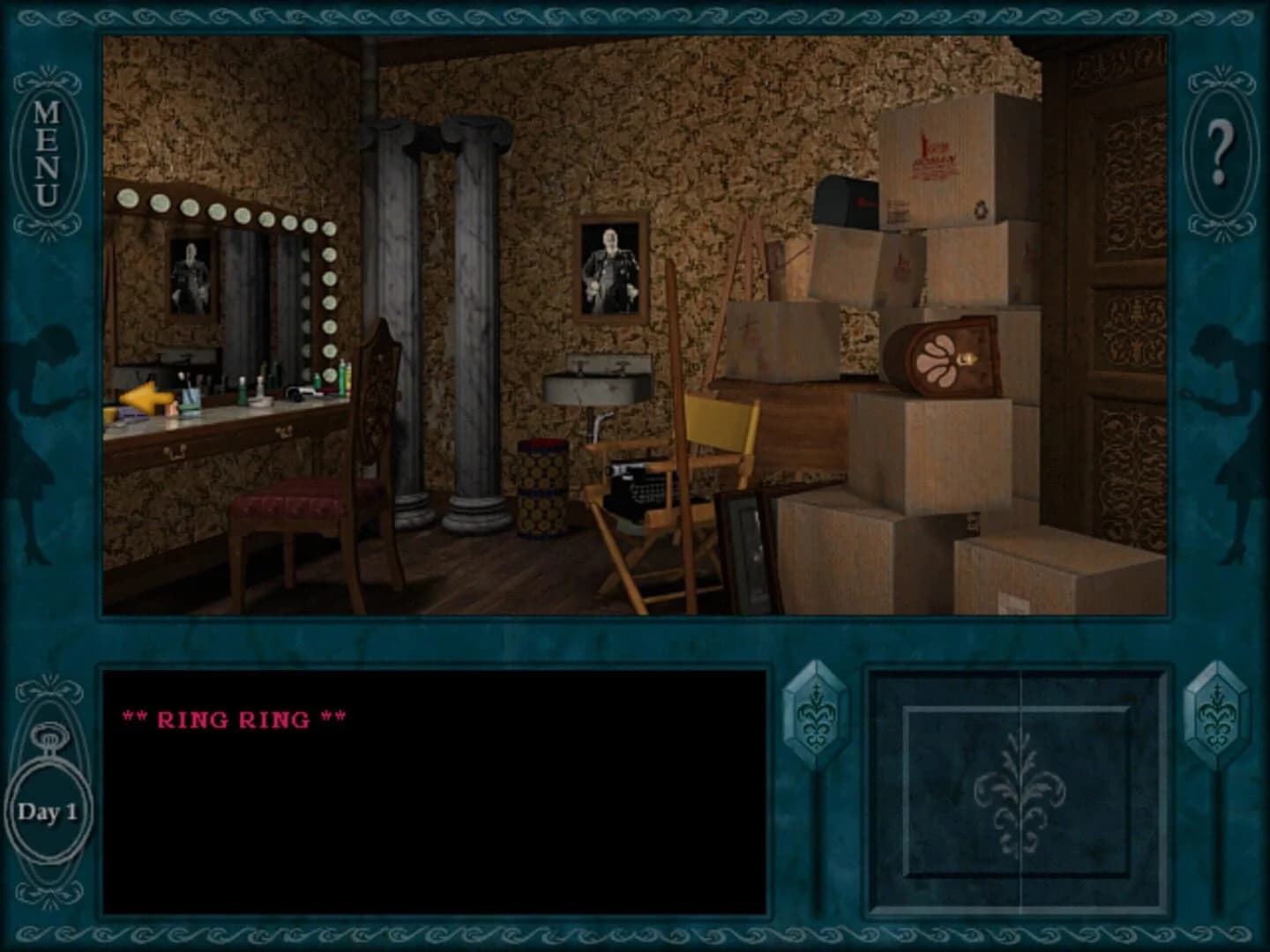The height and width of the screenshot is (952, 1270).
Task: Click the typewriter on the director's chair
Action: tap(639, 484)
